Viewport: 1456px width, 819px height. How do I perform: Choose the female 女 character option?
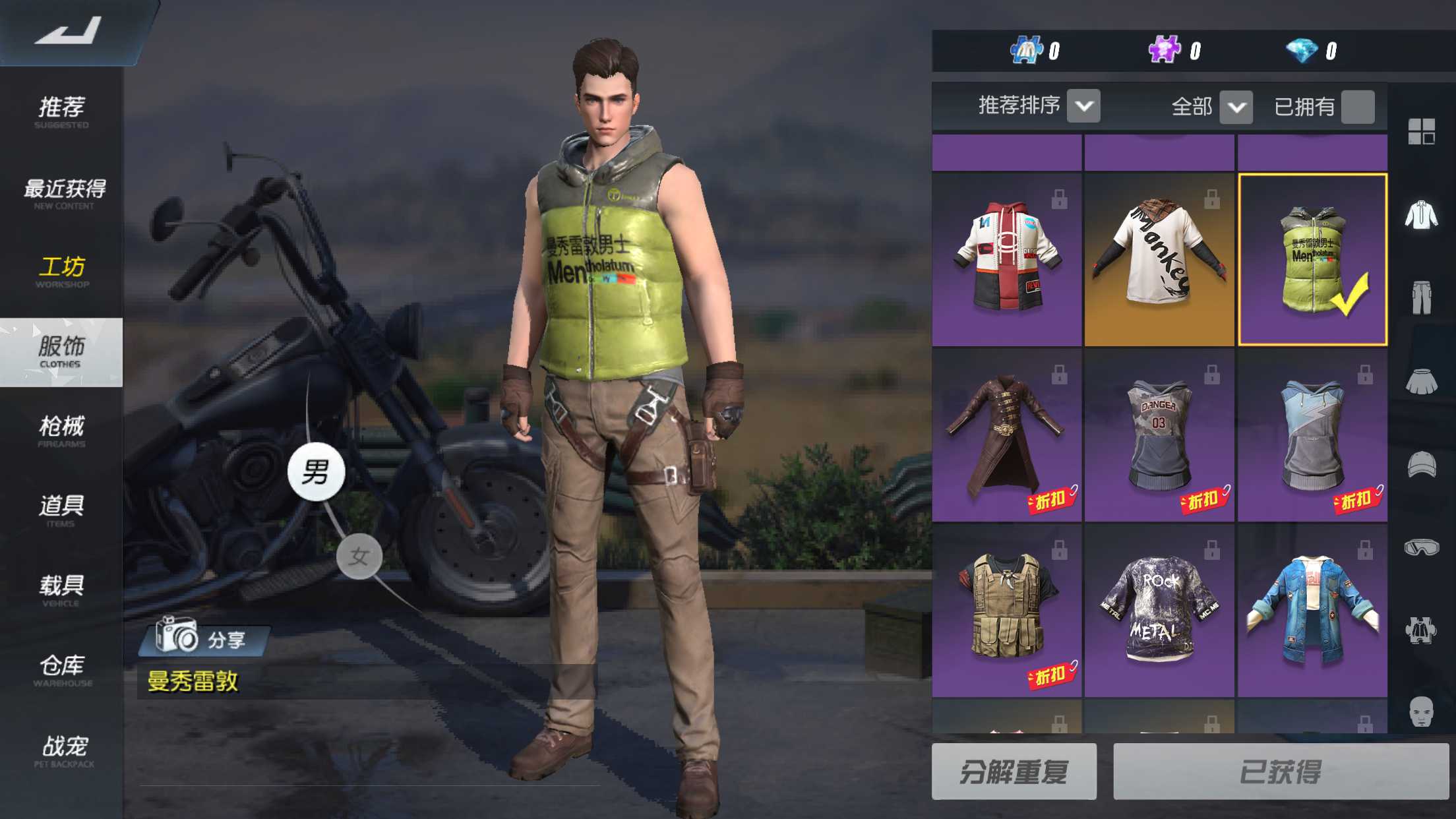[x=359, y=557]
